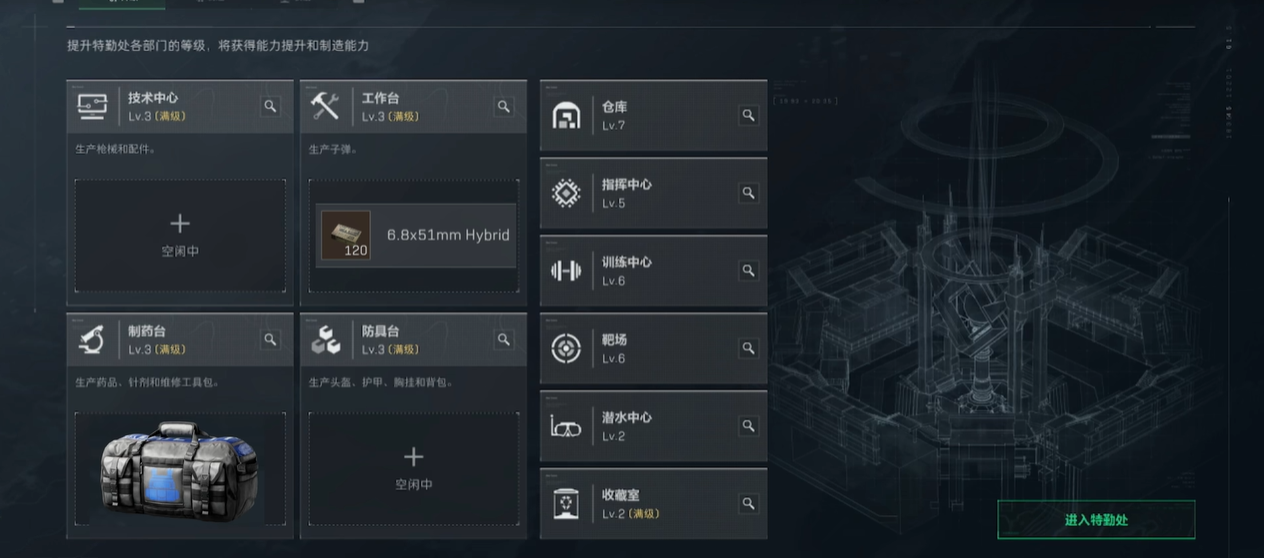Select the 潜水中心 diving center entry
Viewport: 1264px width, 558px height.
(x=640, y=426)
